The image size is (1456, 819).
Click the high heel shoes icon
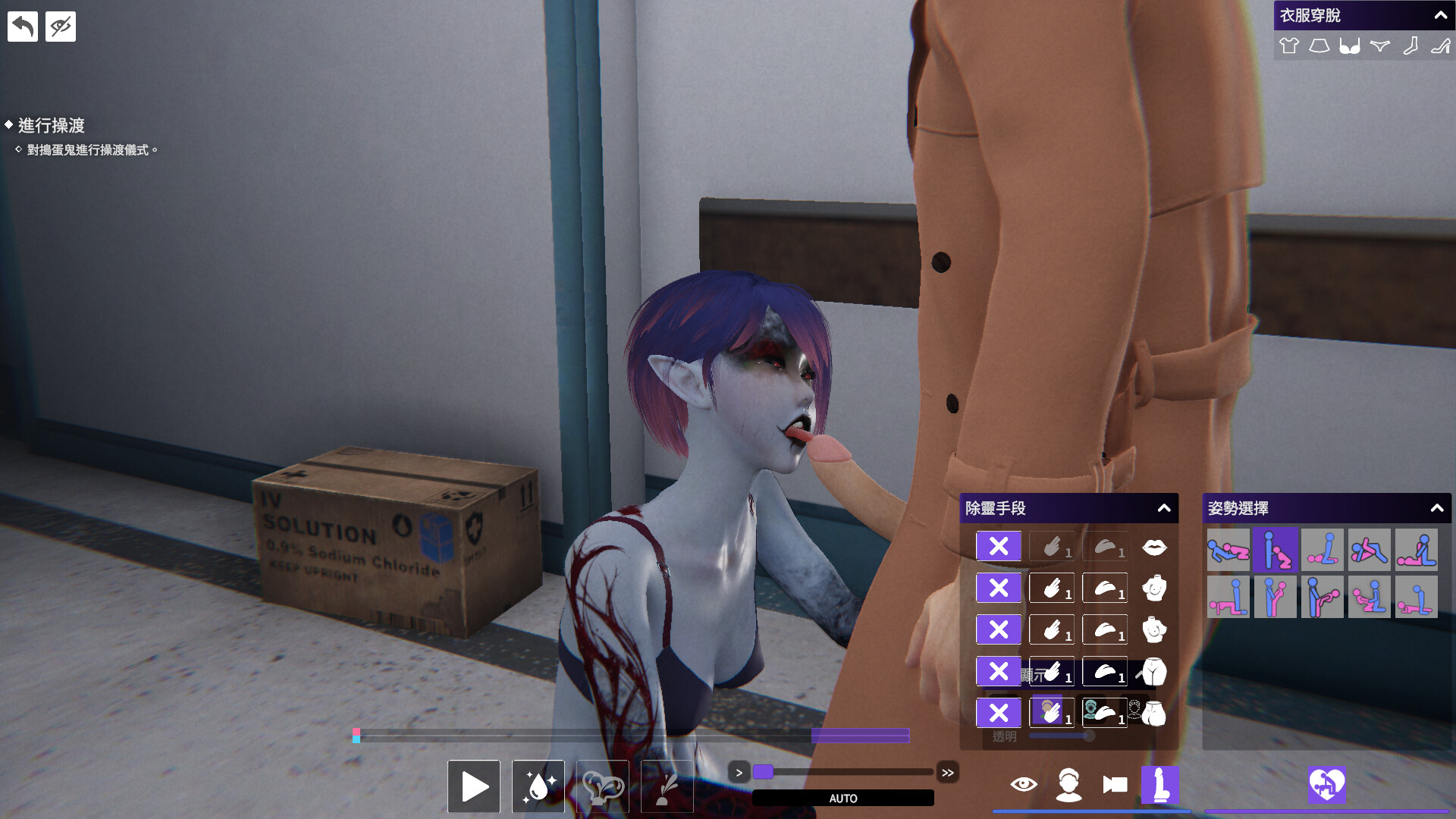click(1440, 45)
